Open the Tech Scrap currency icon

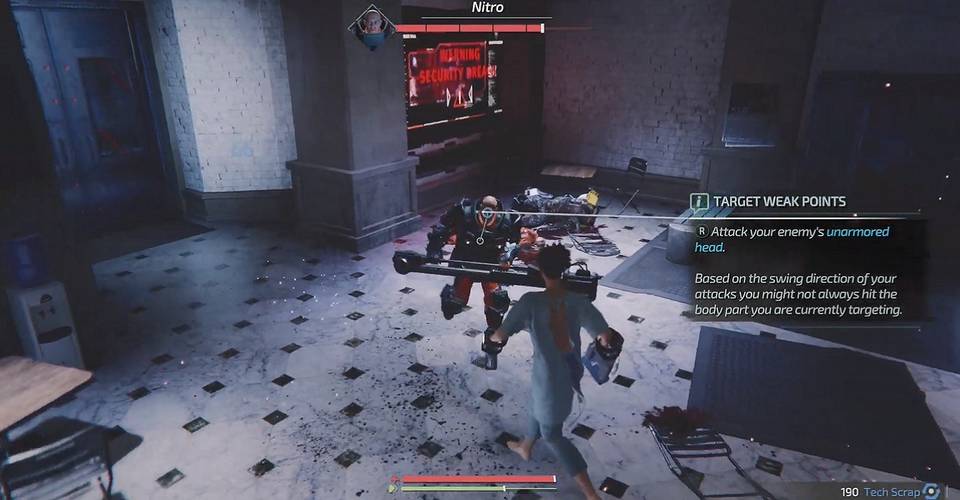coord(932,491)
